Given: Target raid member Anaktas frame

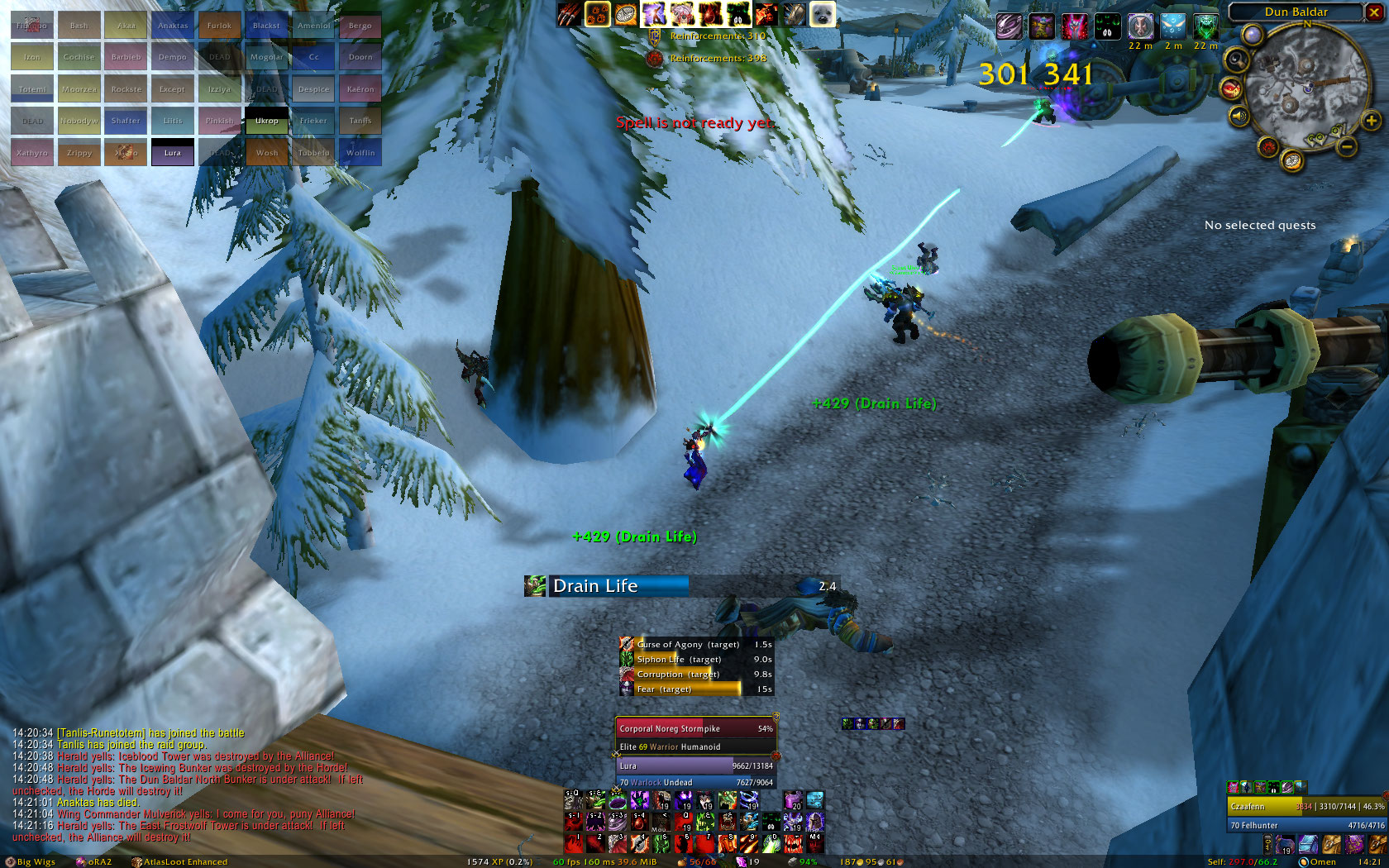Looking at the screenshot, I should tap(173, 26).
